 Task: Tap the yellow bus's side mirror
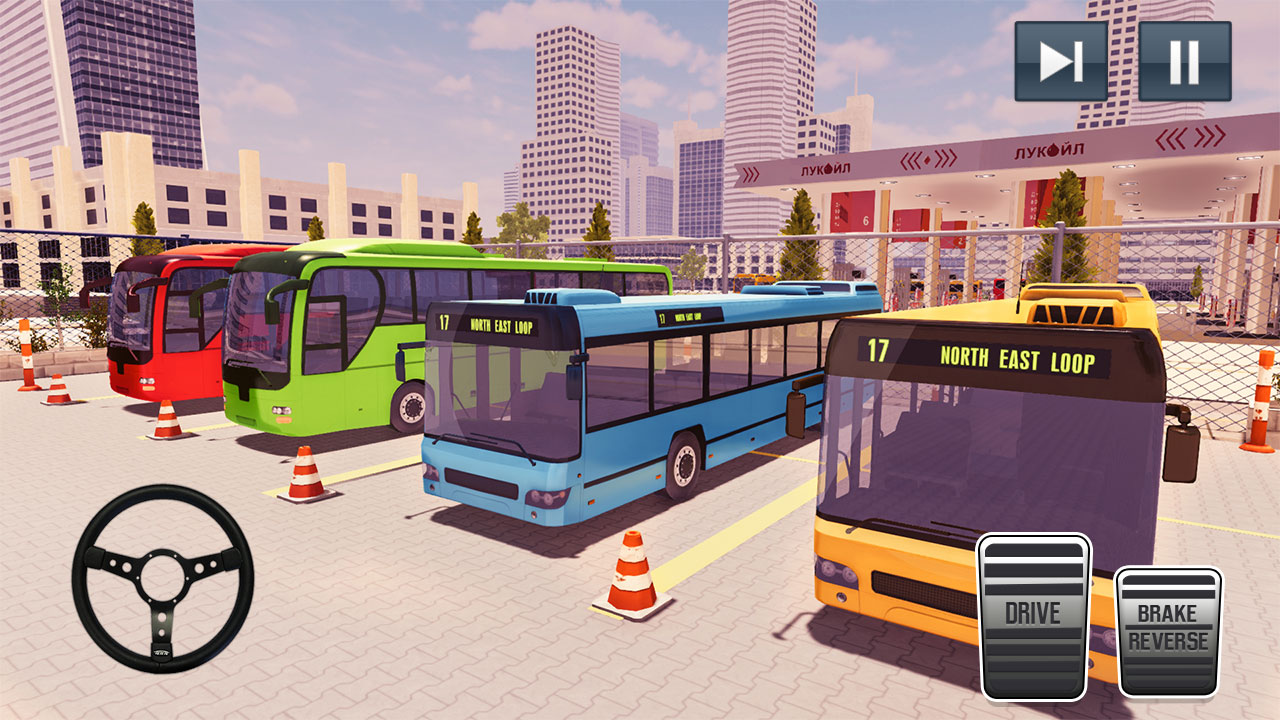(x=1184, y=437)
